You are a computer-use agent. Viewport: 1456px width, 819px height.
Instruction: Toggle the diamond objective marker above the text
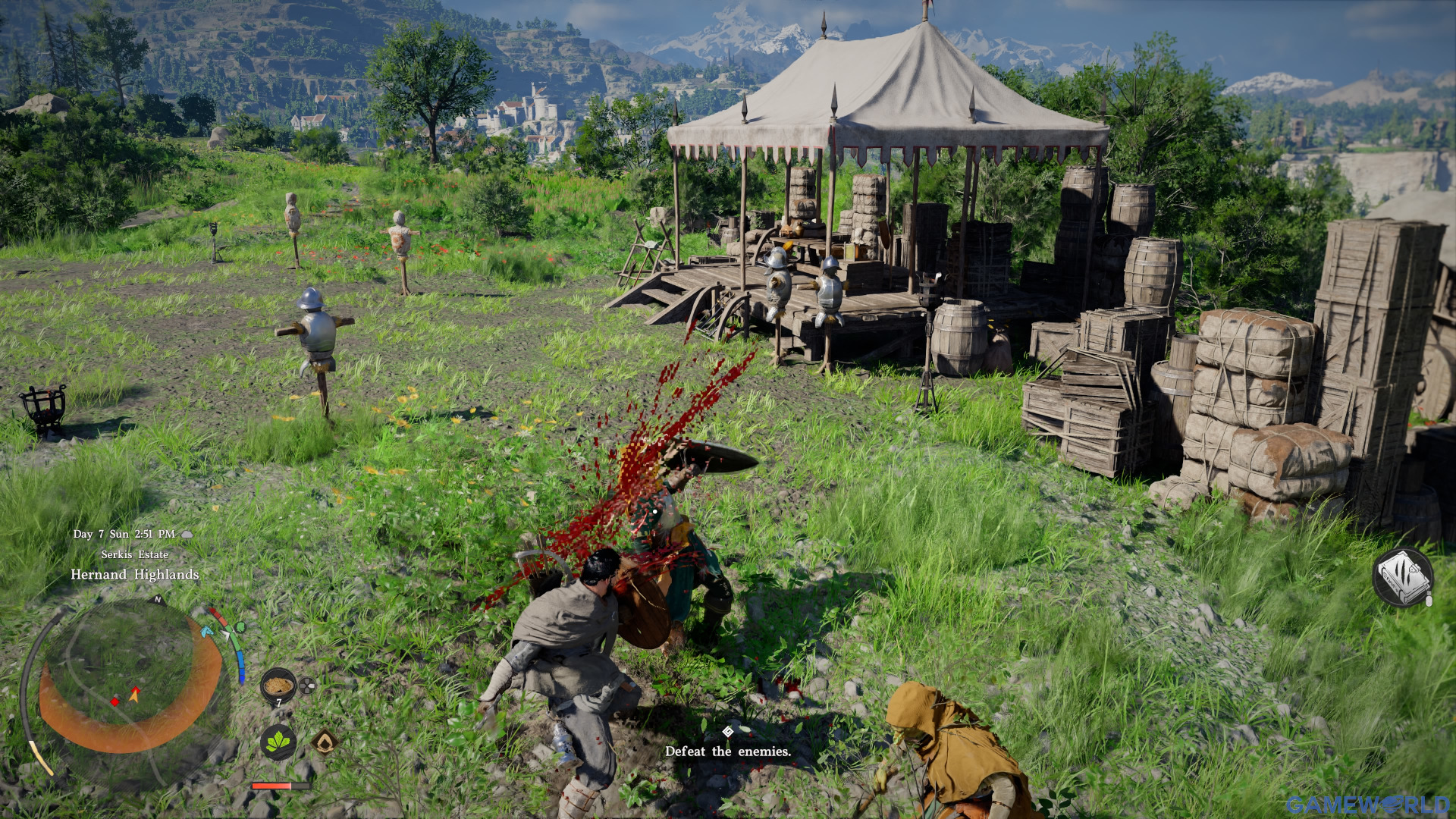click(727, 732)
